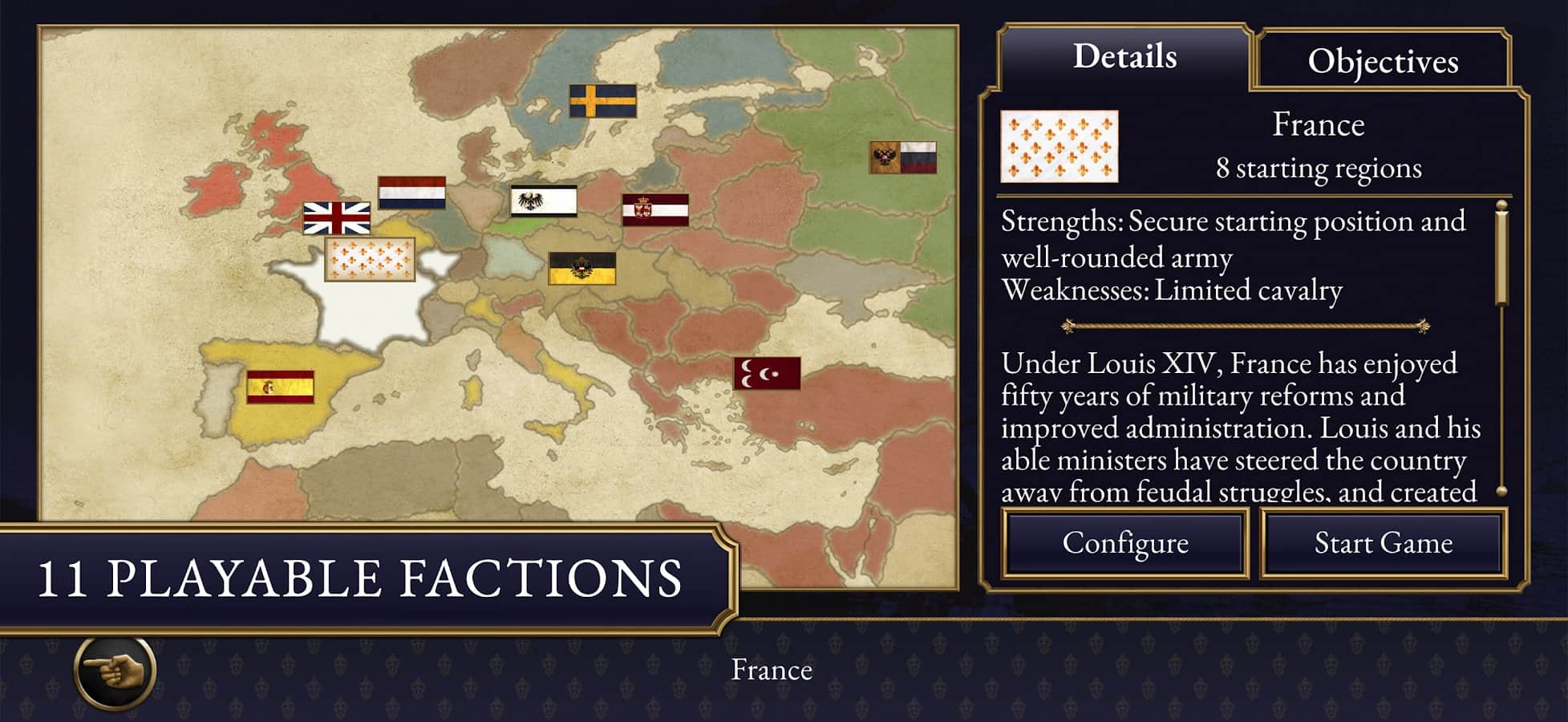The height and width of the screenshot is (722, 1568).
Task: Select the United Provinces tricolour flag
Action: click(411, 193)
